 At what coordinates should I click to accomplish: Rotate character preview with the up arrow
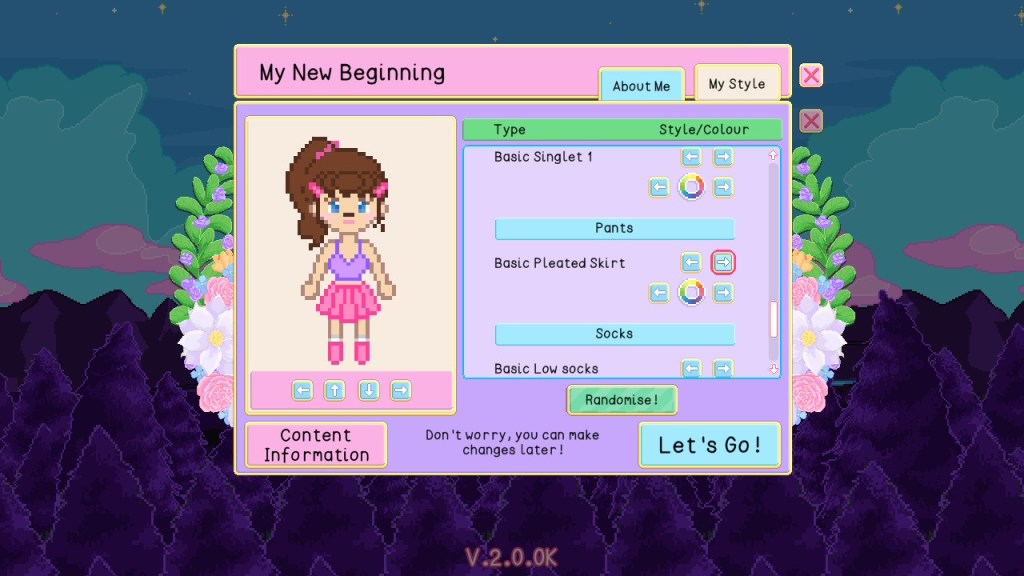pos(335,390)
